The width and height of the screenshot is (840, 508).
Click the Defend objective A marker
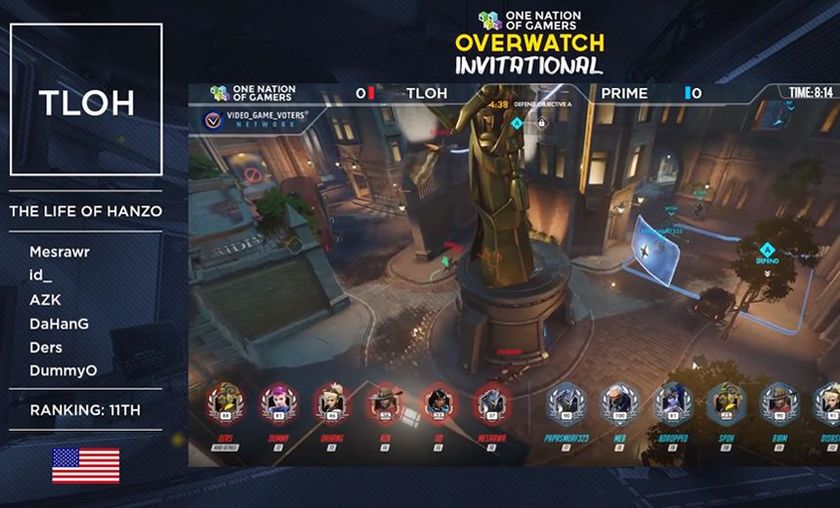[x=768, y=250]
